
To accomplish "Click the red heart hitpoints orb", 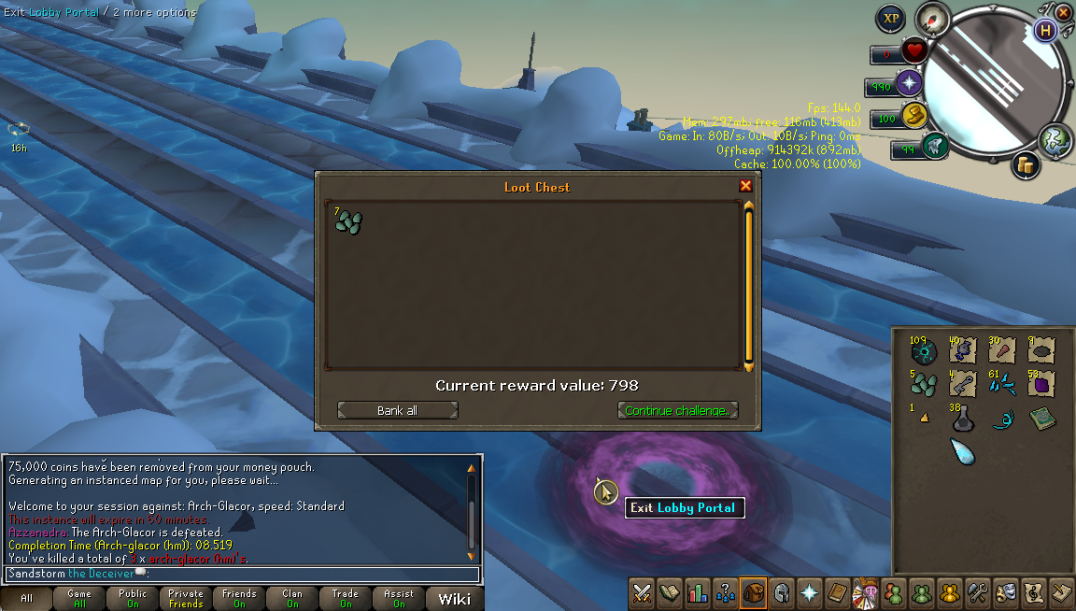I will point(911,52).
